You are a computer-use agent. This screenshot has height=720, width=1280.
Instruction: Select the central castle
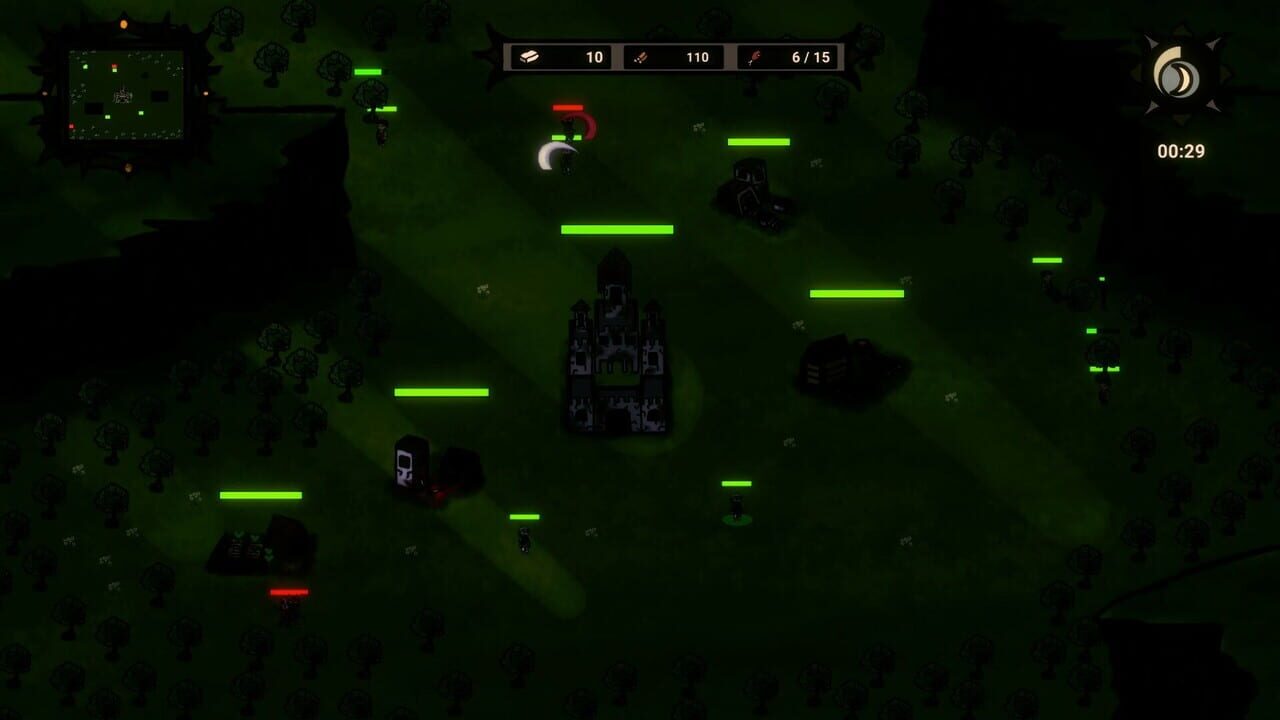(617, 345)
